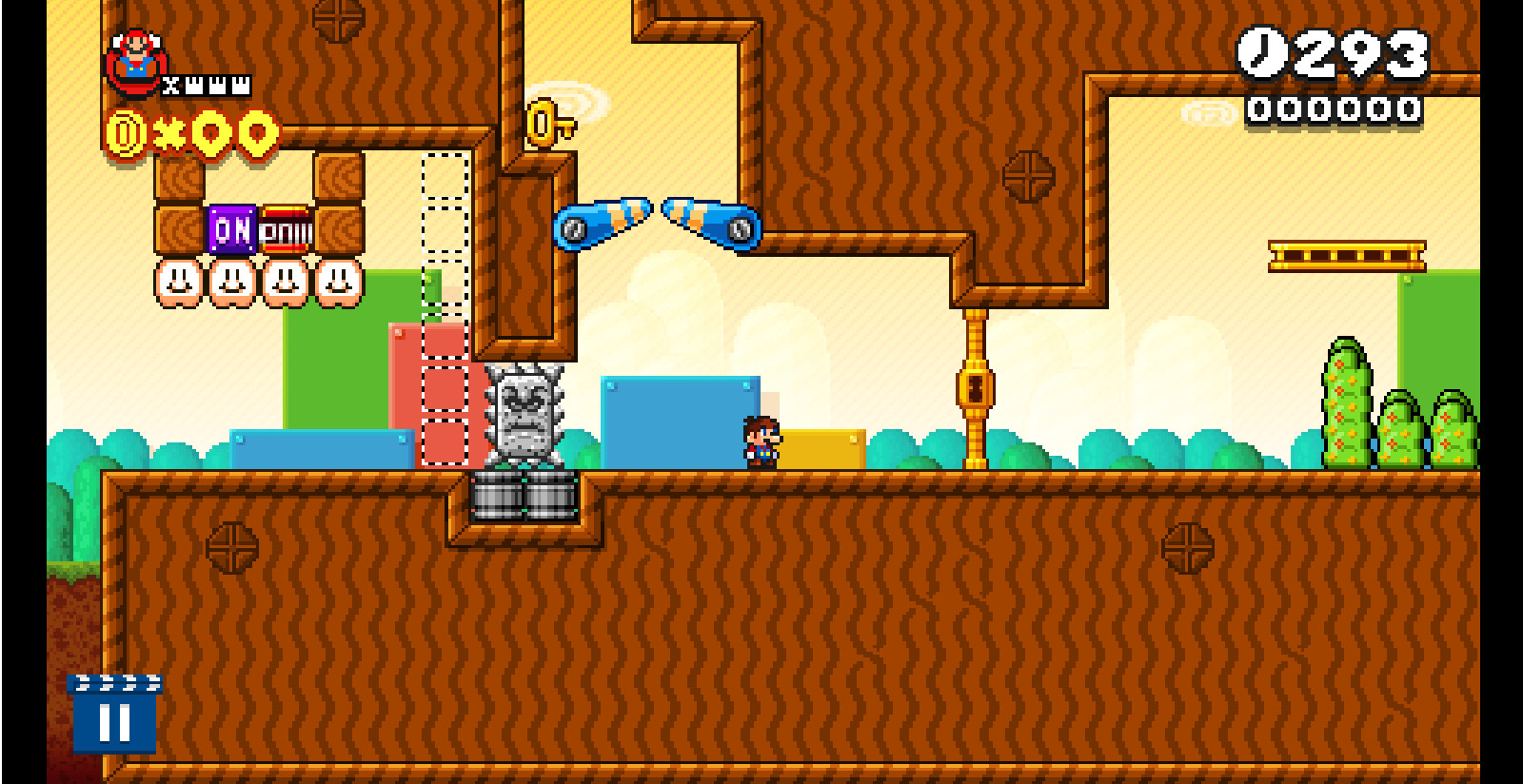1523x784 pixels.
Task: Select the Thwomp enemy block
Action: pyautogui.click(x=525, y=409)
